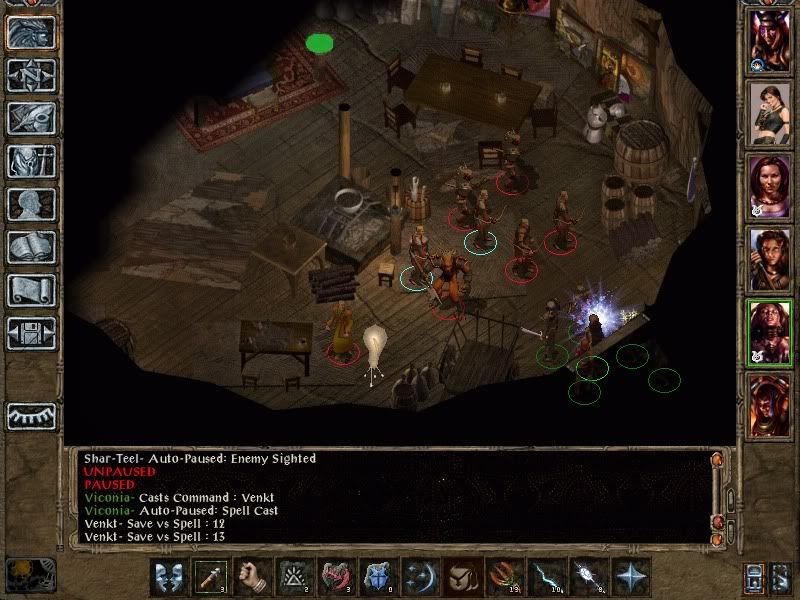Use the lightning bolt quick slot

point(548,577)
